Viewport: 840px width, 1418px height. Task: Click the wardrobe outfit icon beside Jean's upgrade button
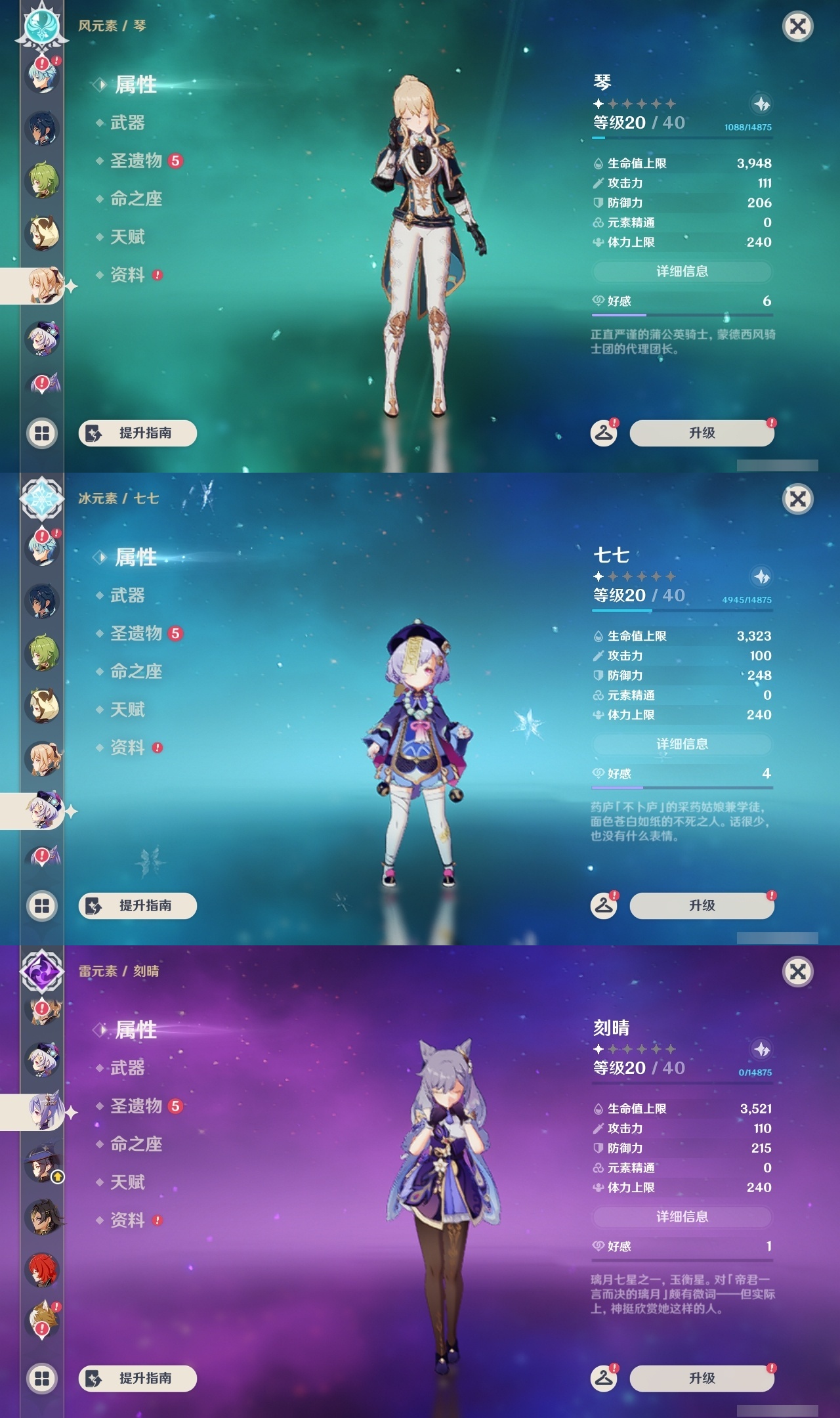[x=604, y=433]
